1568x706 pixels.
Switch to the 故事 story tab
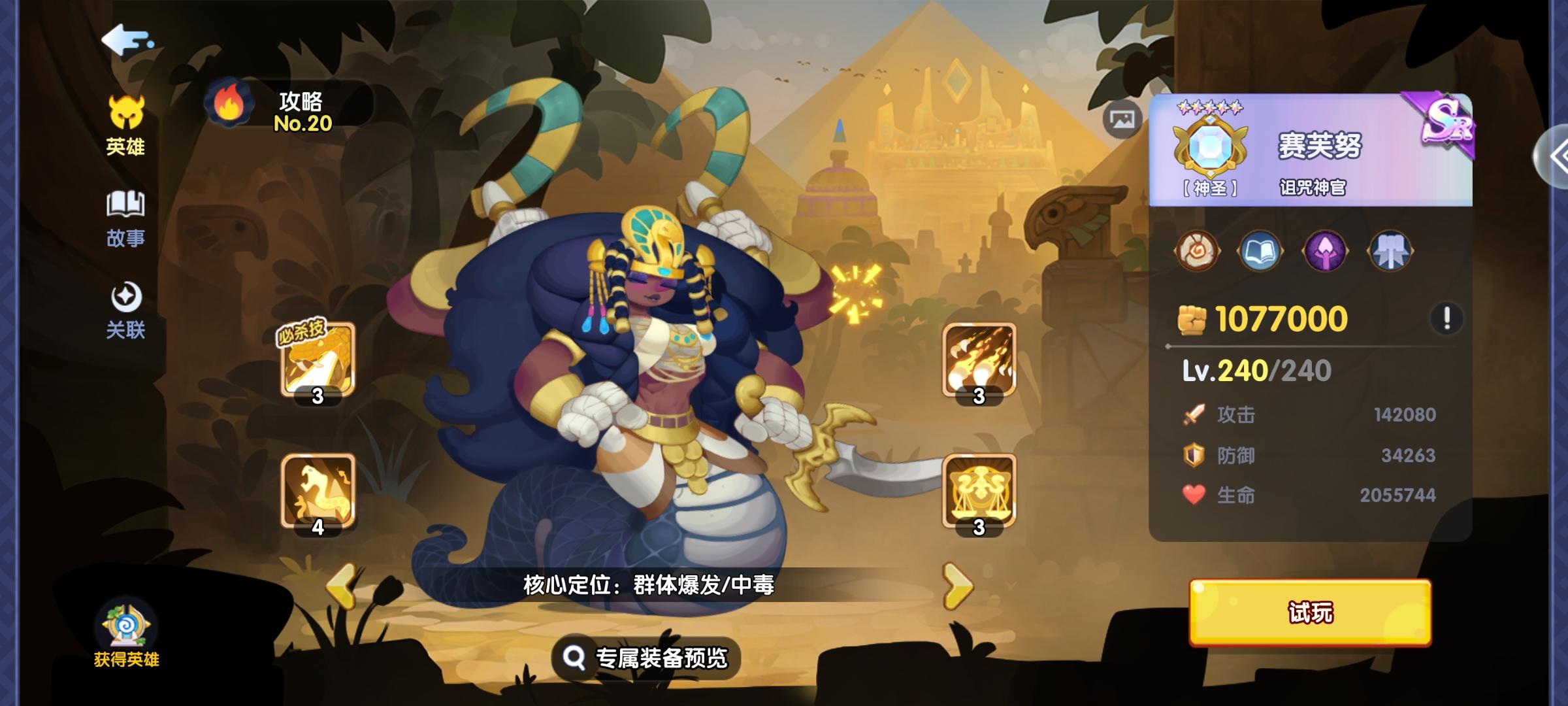[124, 216]
